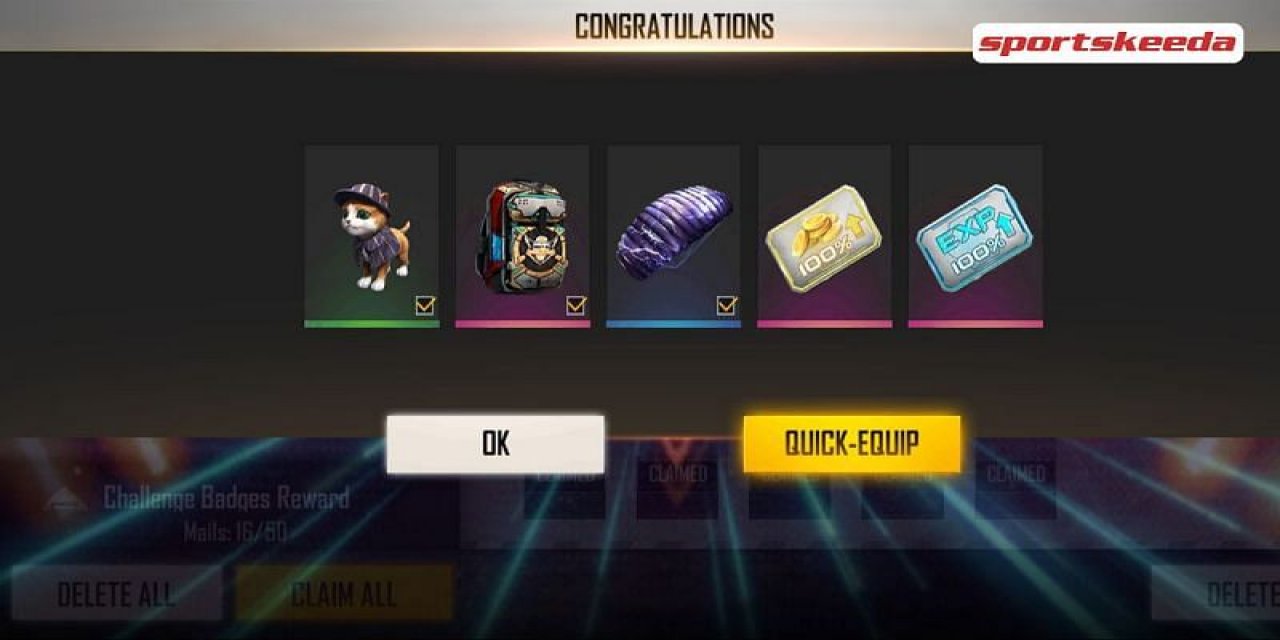Choose the yellow Quick-Equip button

coord(851,444)
